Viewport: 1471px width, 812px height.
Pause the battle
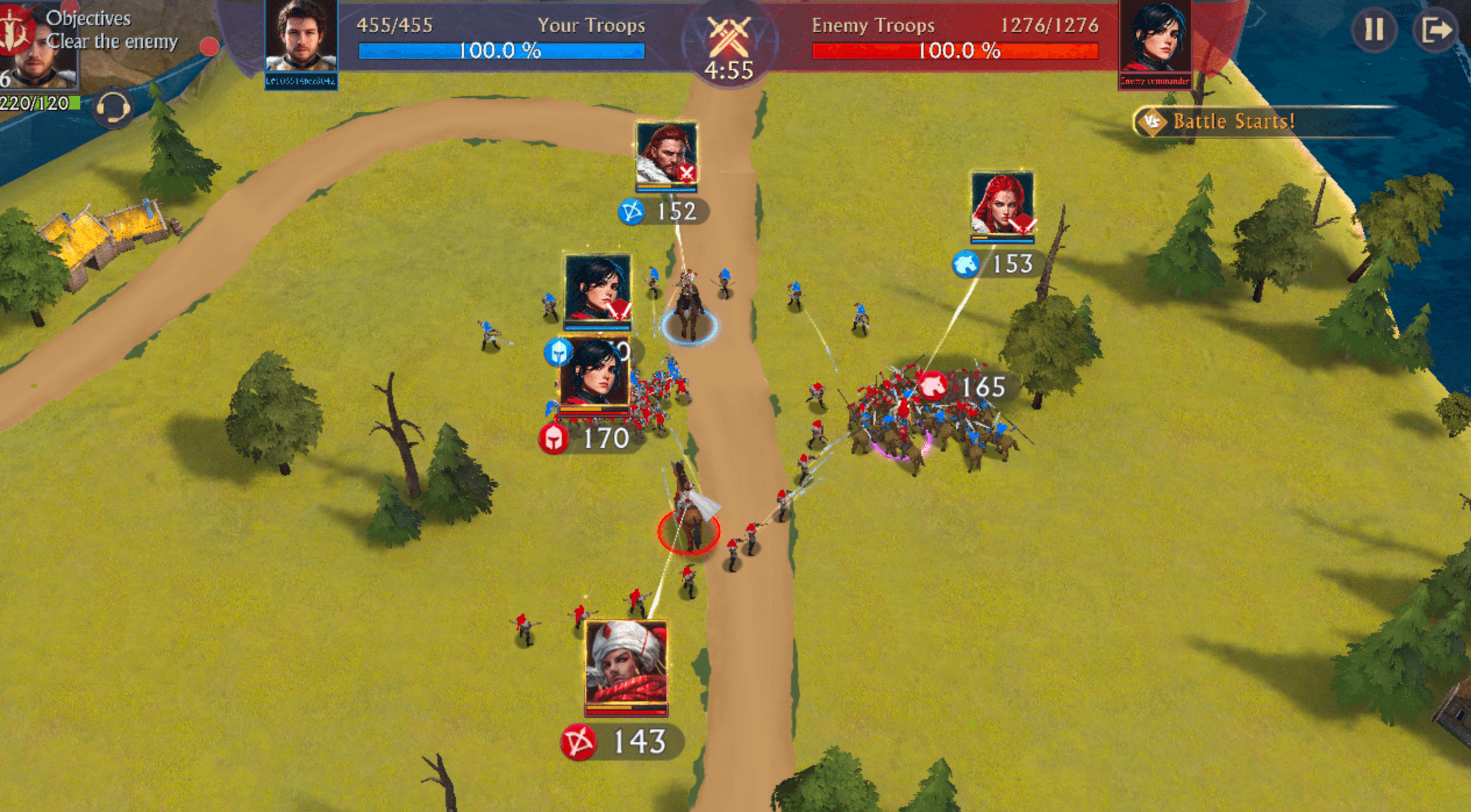(x=1373, y=29)
